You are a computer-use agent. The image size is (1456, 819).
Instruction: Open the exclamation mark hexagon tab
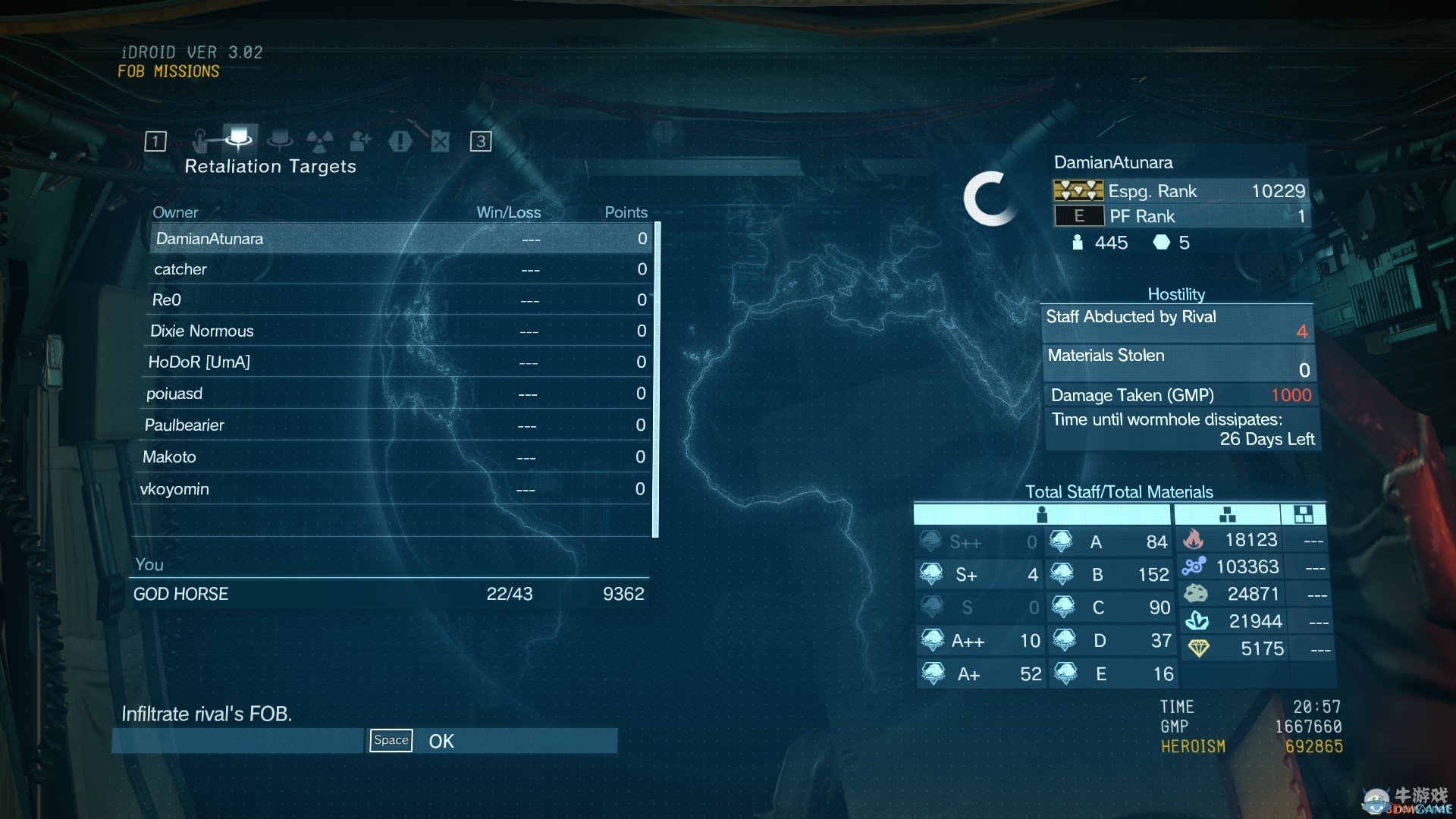(x=400, y=141)
